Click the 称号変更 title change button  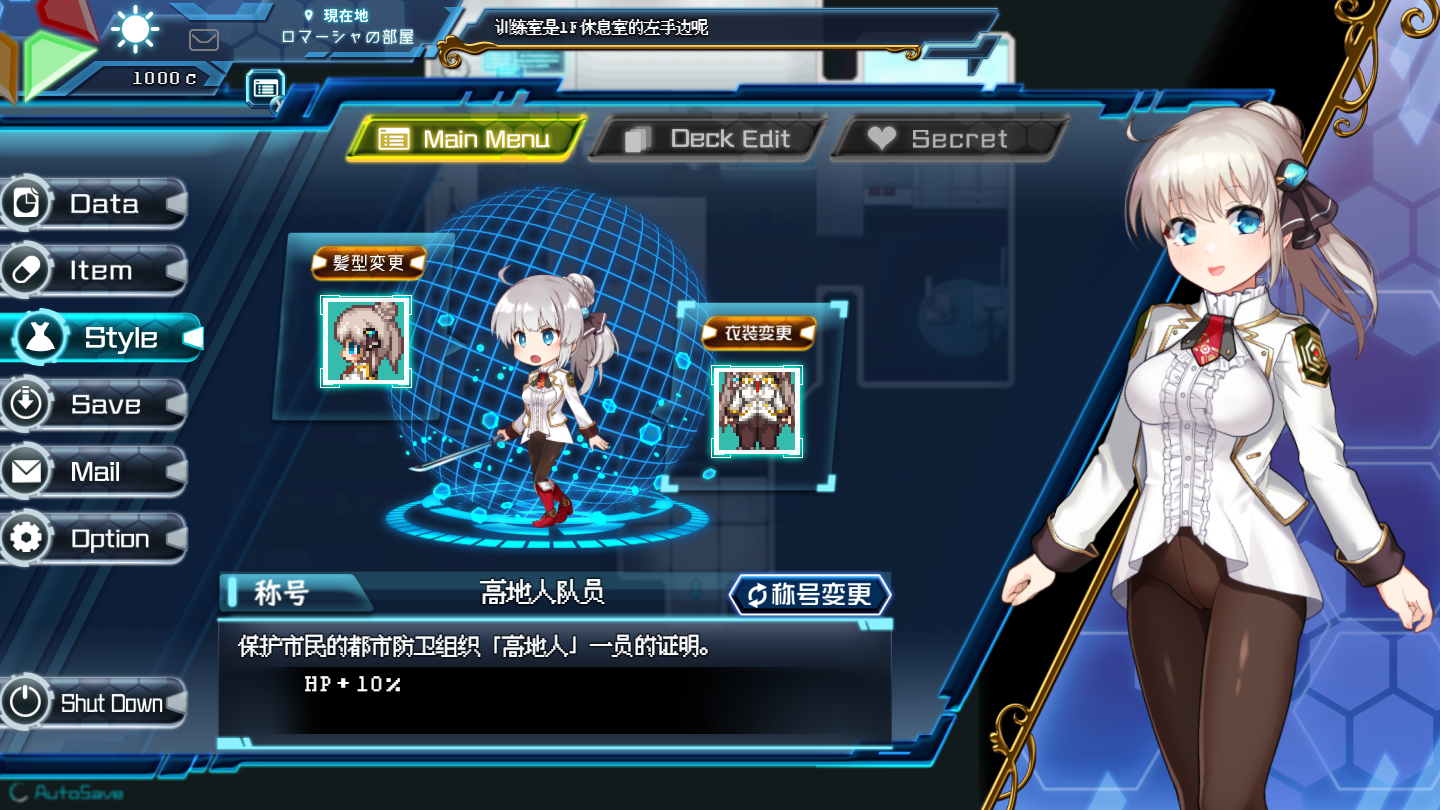click(x=810, y=595)
